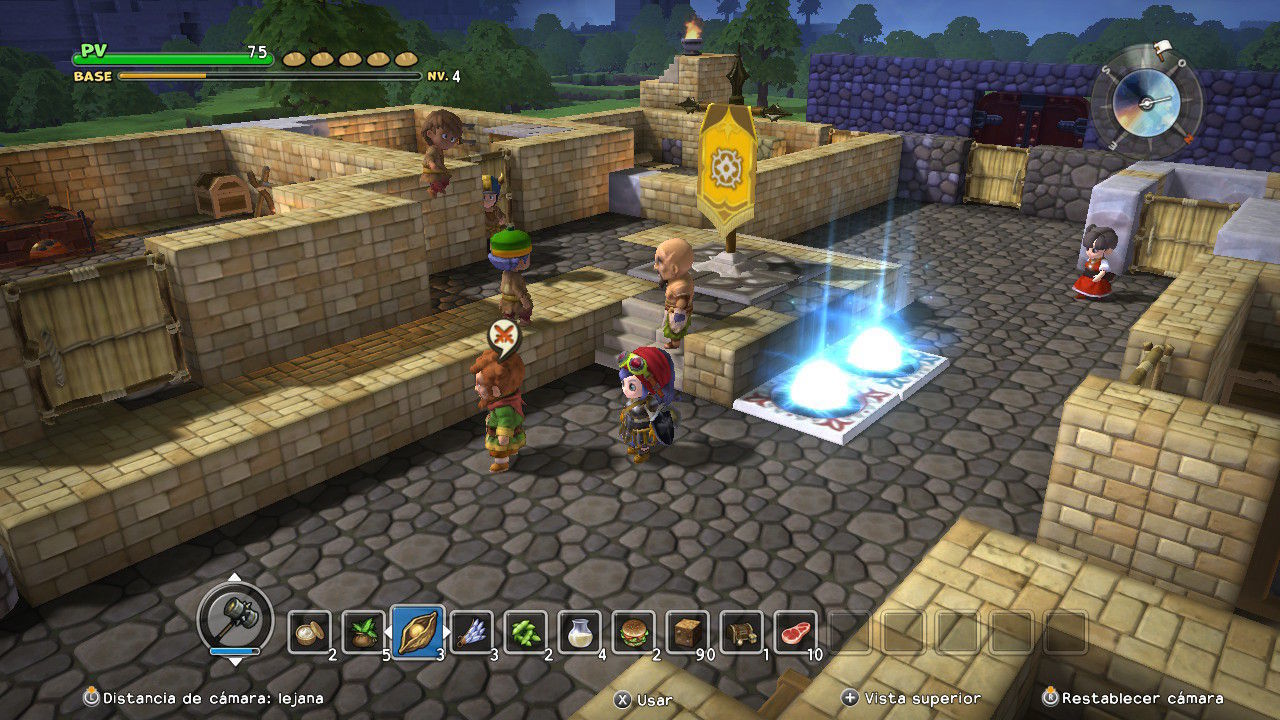Screen dimensions: 1280x720
Task: Choose the hamburger food slot
Action: click(x=634, y=632)
